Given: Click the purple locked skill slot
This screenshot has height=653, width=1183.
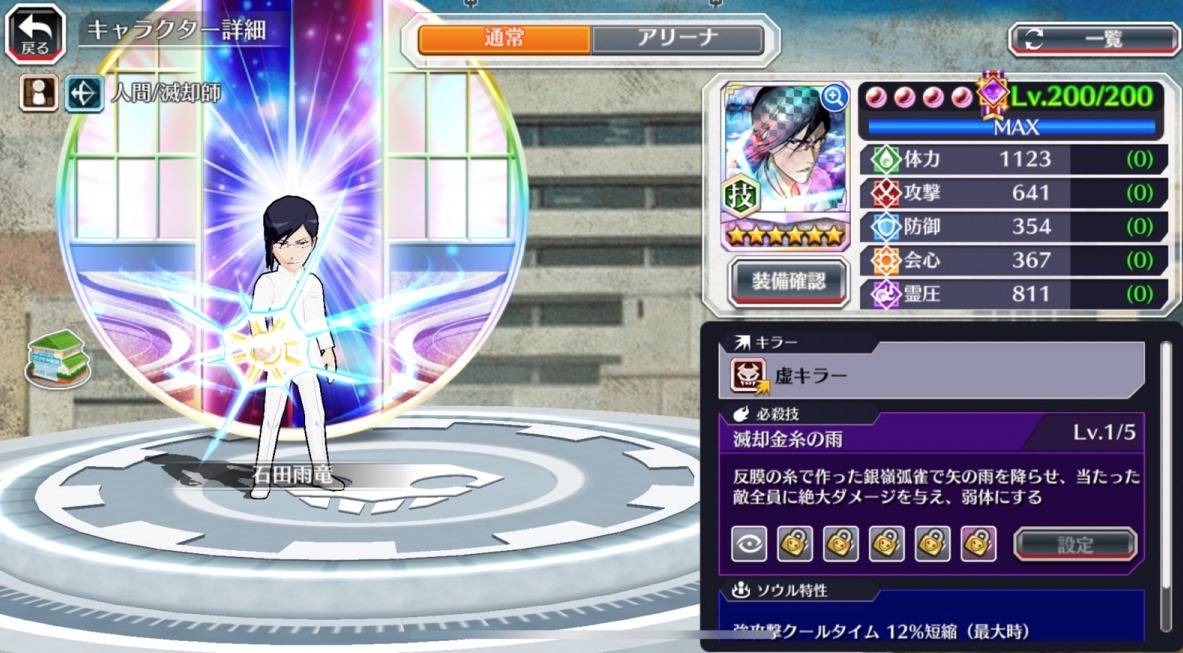Looking at the screenshot, I should [x=978, y=543].
